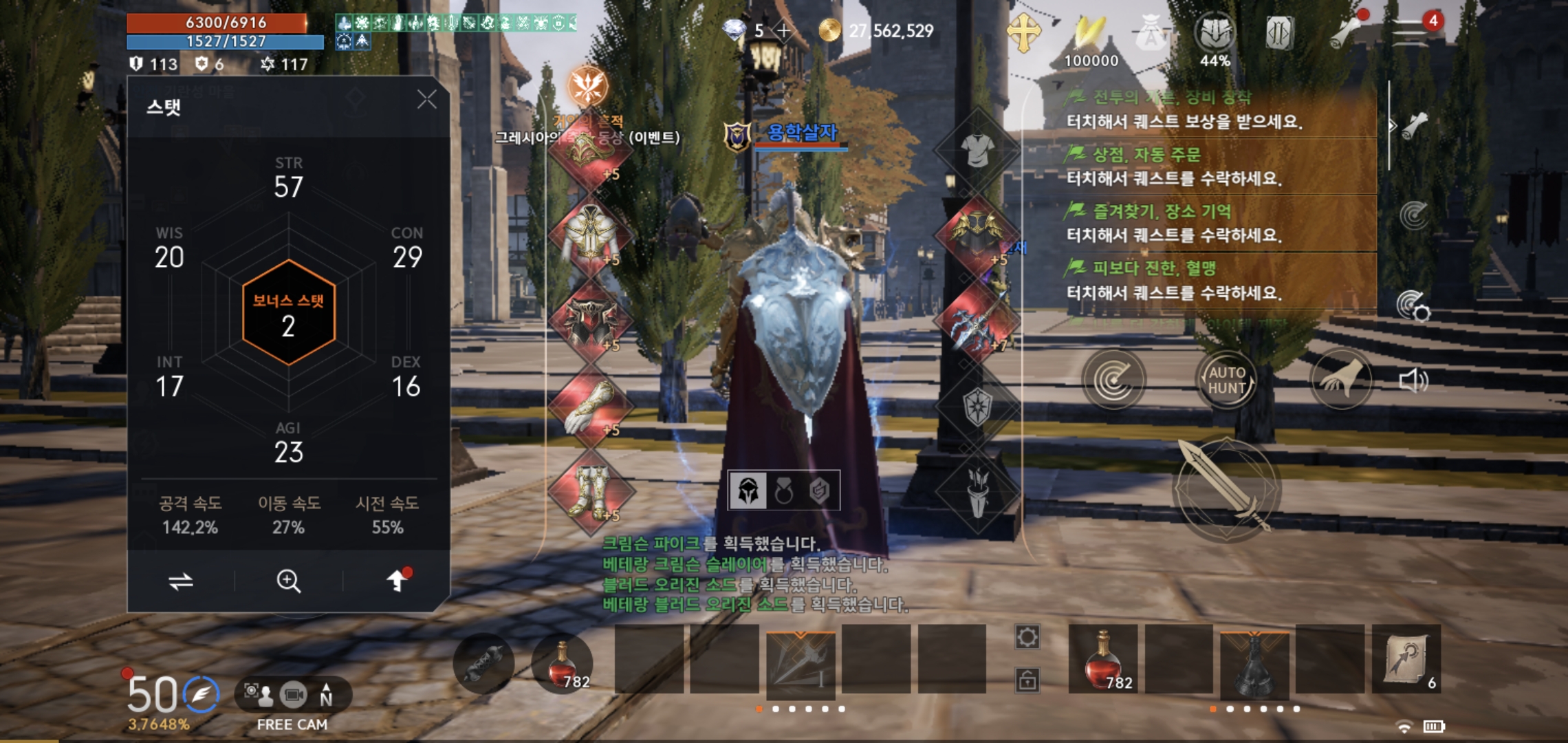1568x743 pixels.
Task: Open the magnifier detail view for stats
Action: coord(288,581)
